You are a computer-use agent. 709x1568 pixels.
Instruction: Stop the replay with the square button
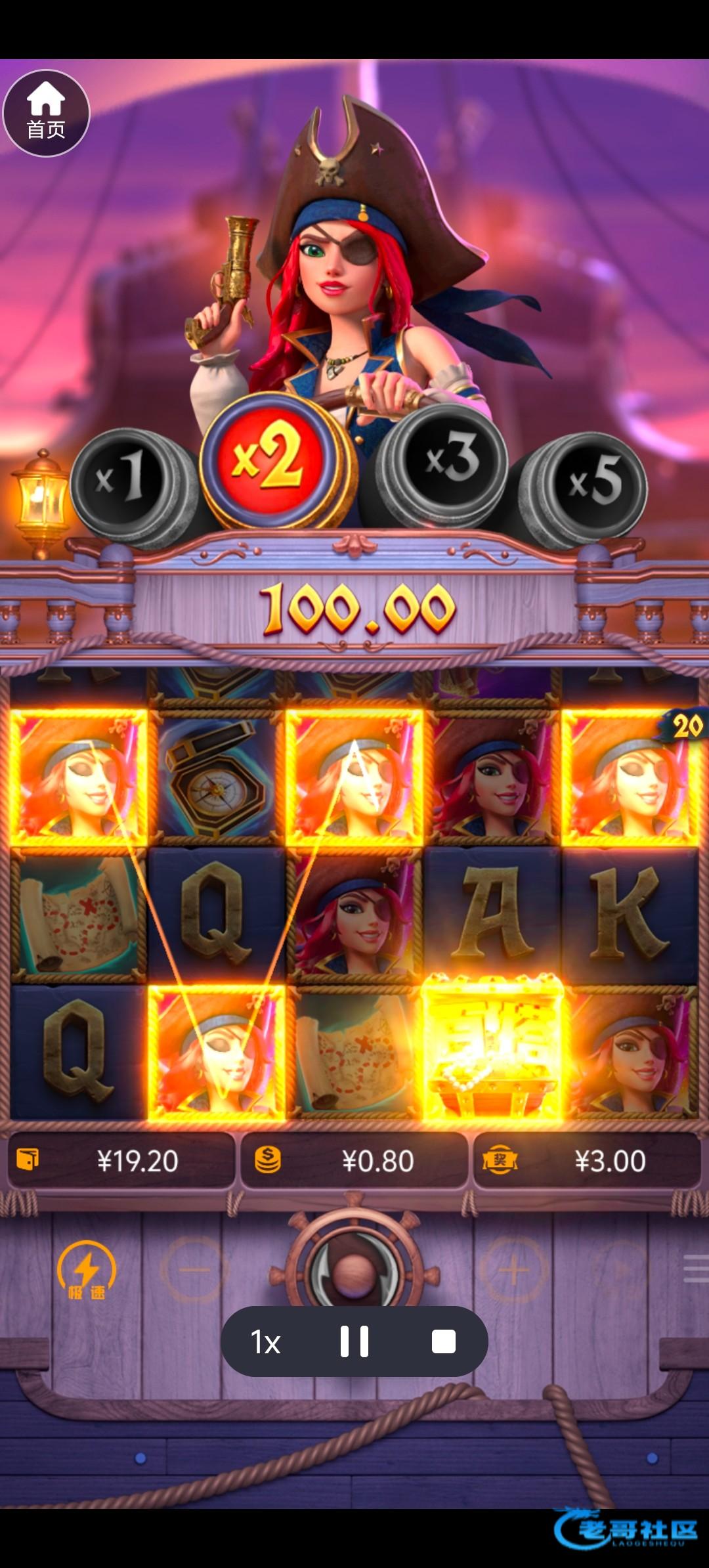[444, 1342]
